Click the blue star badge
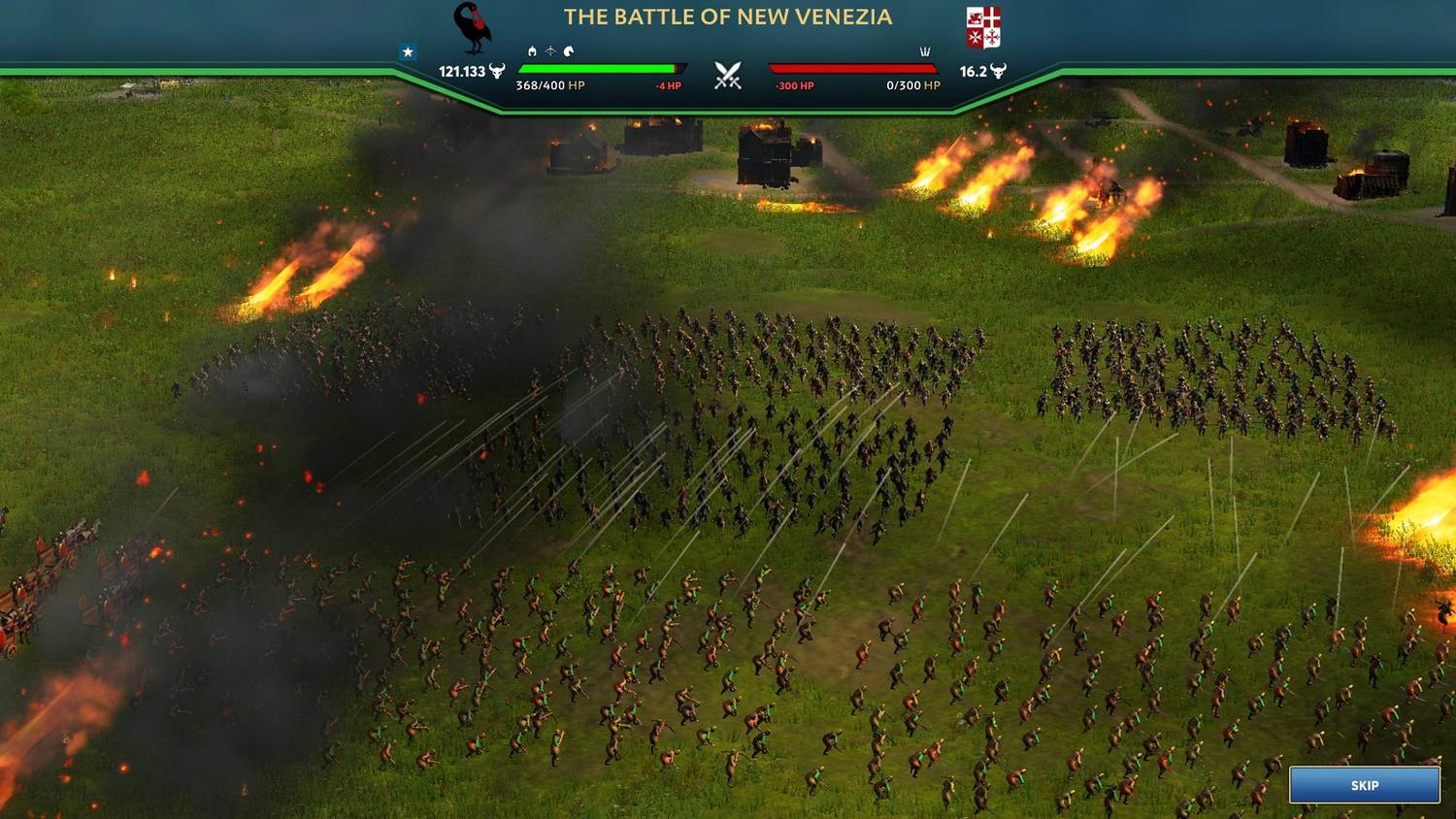 [x=408, y=52]
